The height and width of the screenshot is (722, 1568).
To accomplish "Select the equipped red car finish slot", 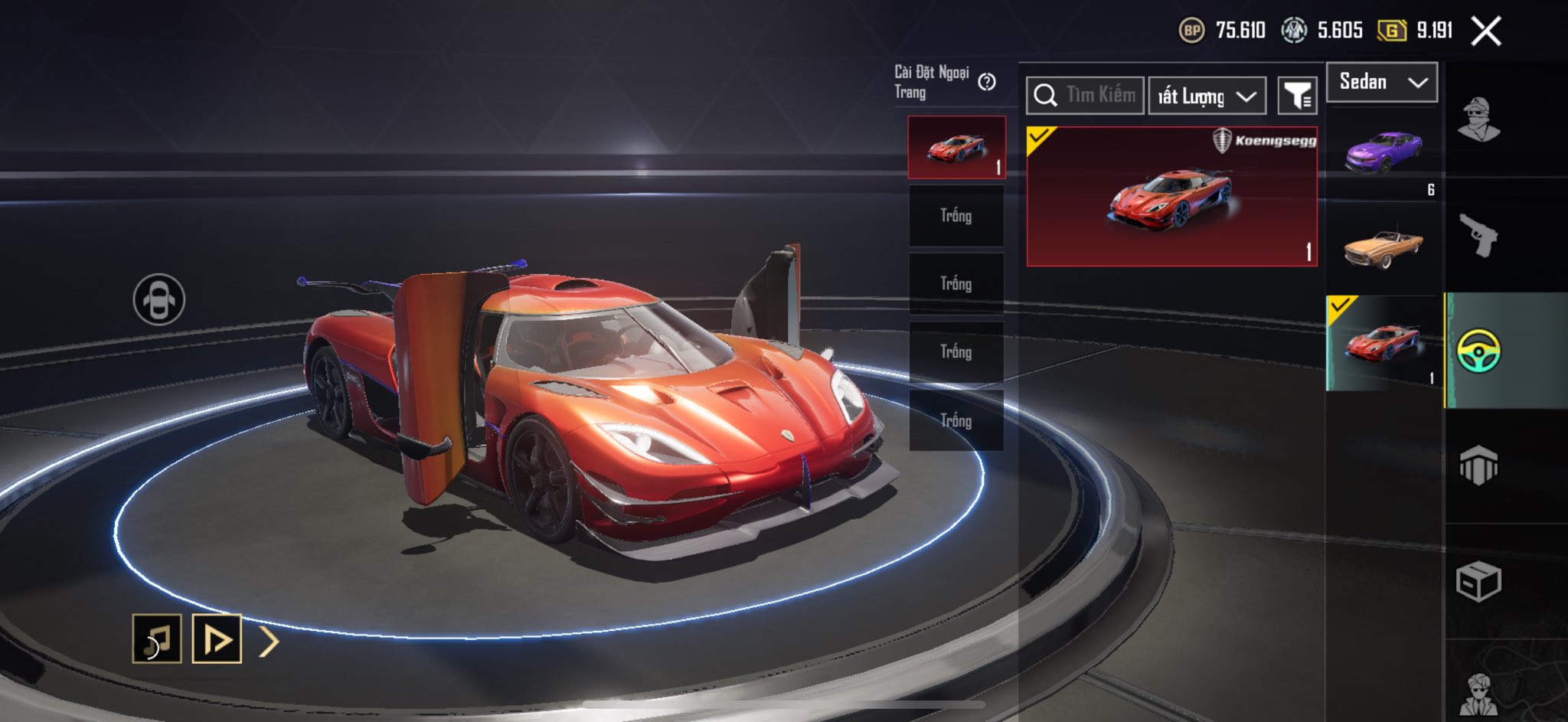I will coord(956,148).
